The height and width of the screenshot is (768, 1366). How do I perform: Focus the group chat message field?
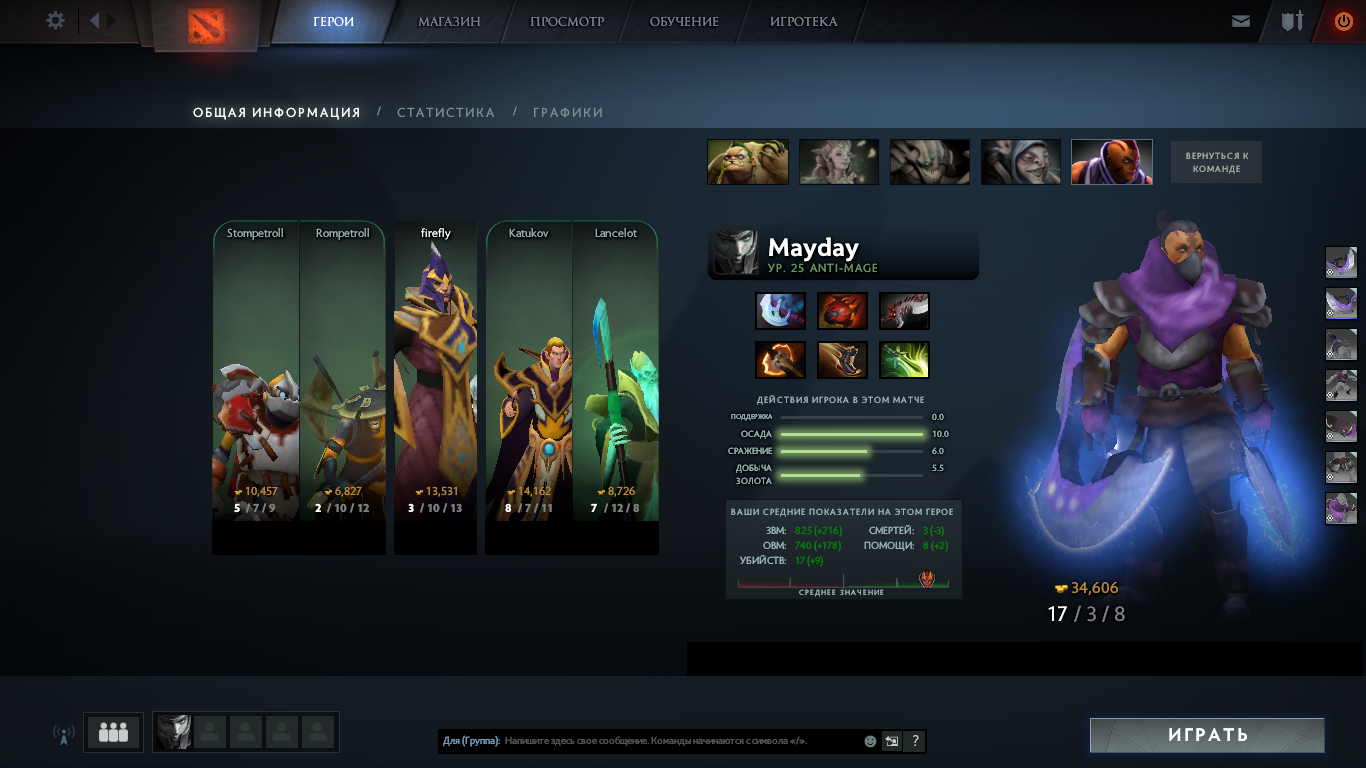point(680,742)
